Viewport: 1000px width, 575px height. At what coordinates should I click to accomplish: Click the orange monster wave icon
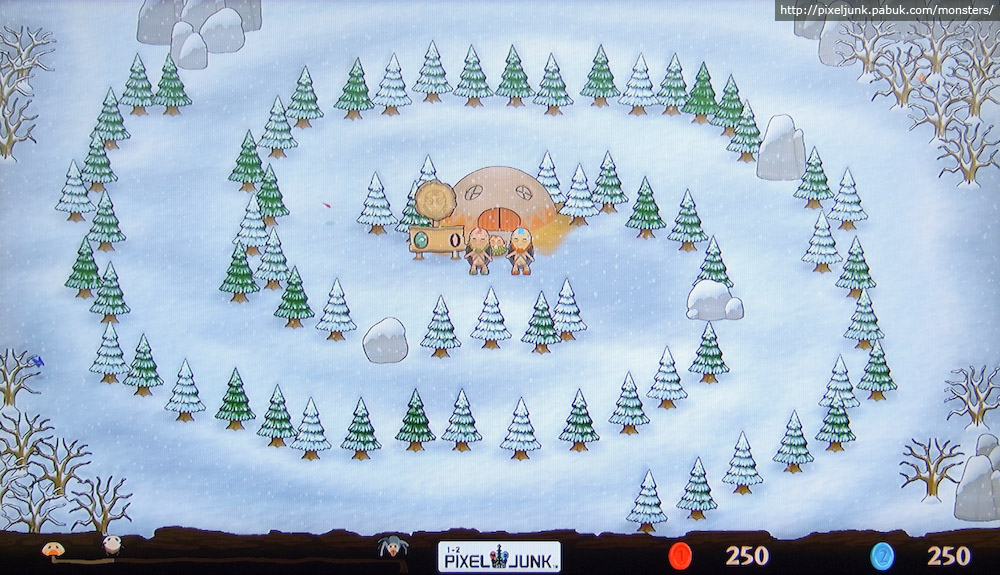coord(50,548)
